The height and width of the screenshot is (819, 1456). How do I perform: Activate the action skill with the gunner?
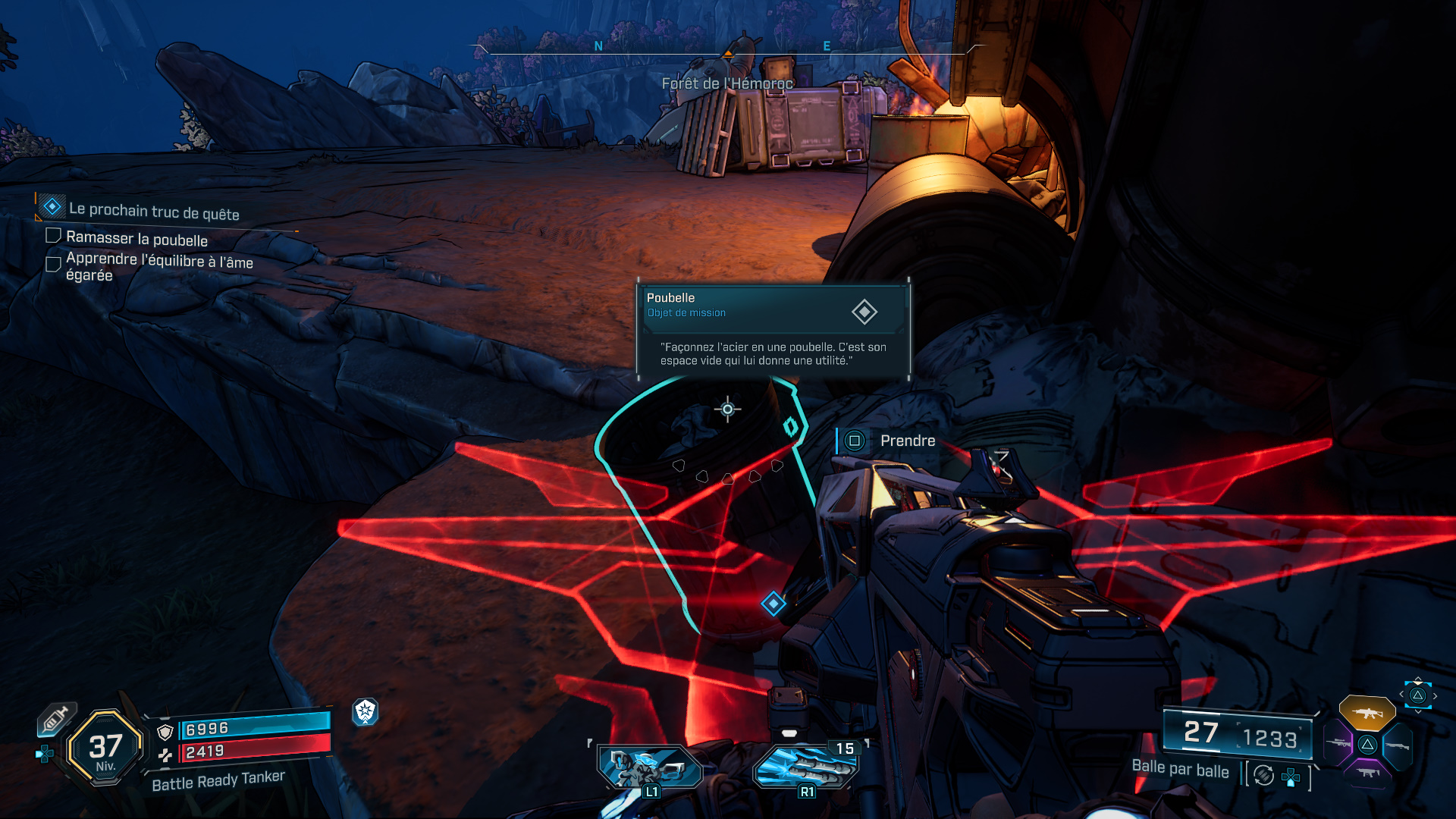click(650, 767)
